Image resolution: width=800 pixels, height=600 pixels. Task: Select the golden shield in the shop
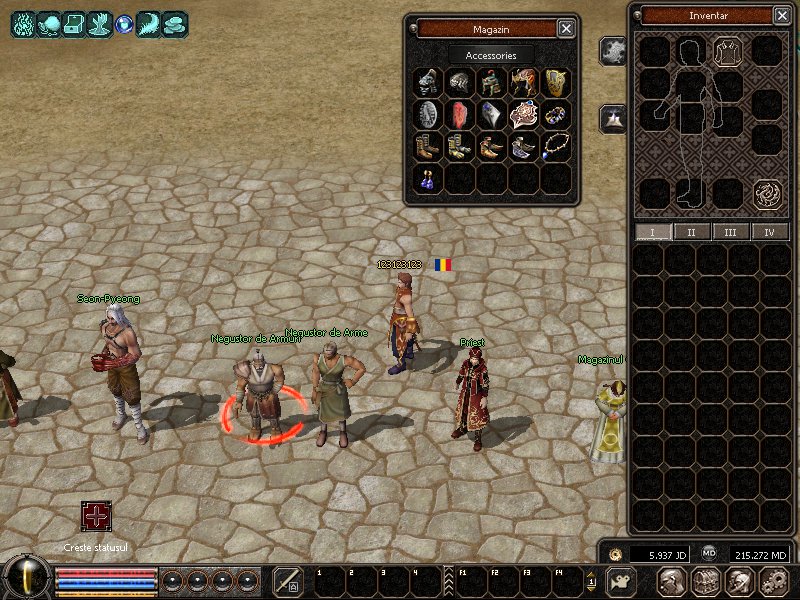pyautogui.click(x=556, y=82)
